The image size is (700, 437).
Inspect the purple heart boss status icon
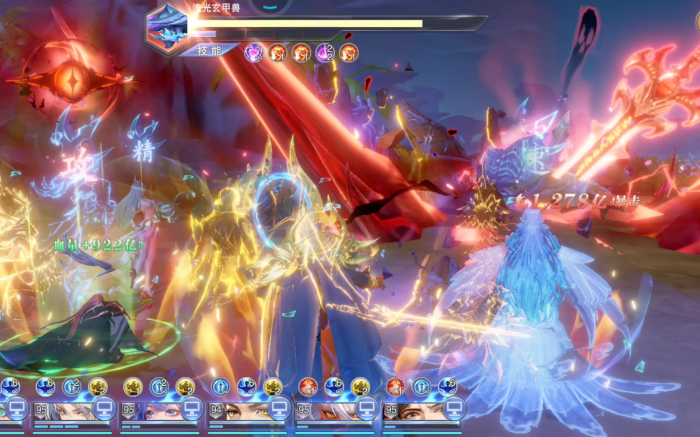[x=254, y=53]
